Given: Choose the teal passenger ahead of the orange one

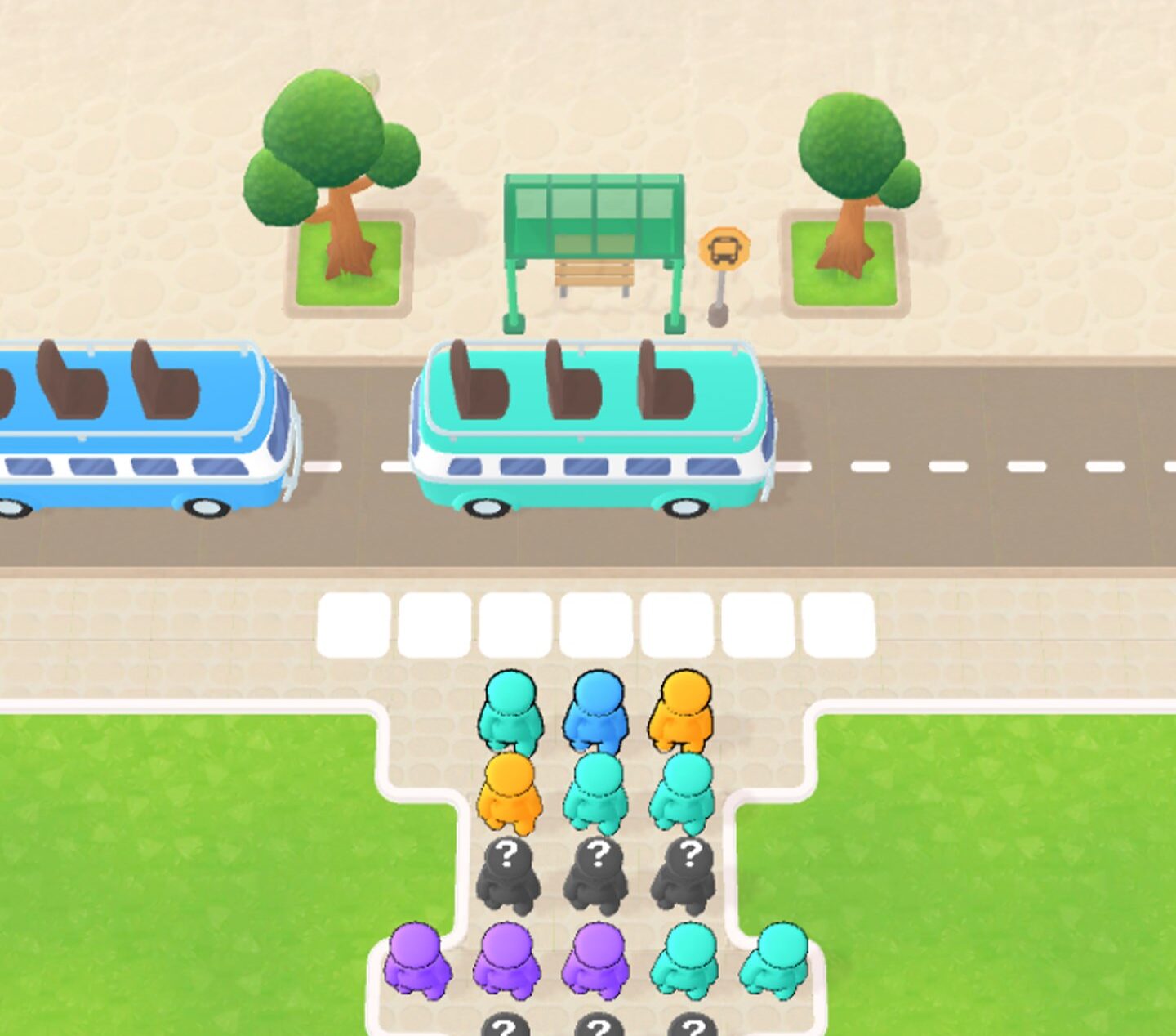Looking at the screenshot, I should tap(510, 710).
